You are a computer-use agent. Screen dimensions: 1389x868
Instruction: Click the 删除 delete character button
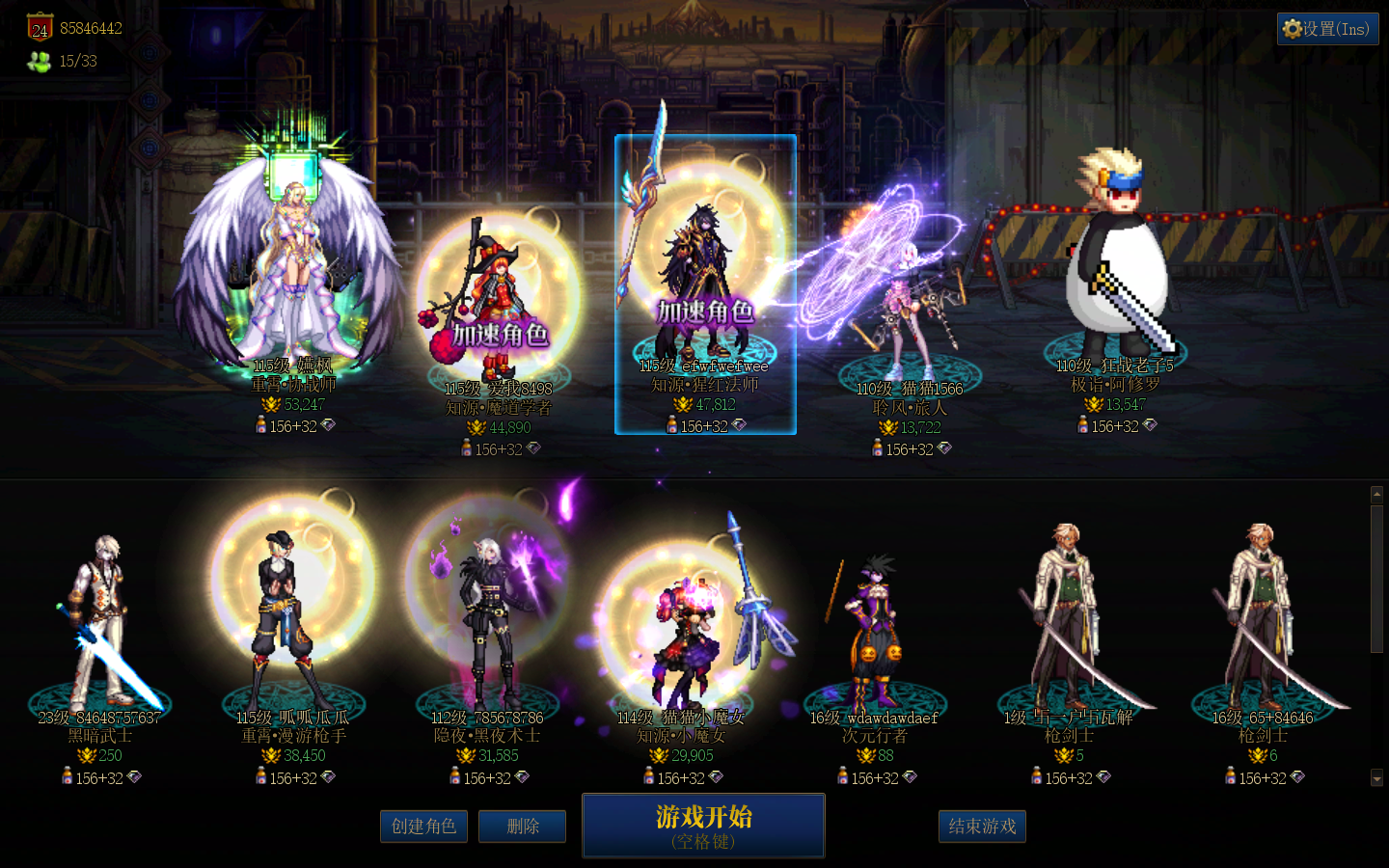point(522,827)
